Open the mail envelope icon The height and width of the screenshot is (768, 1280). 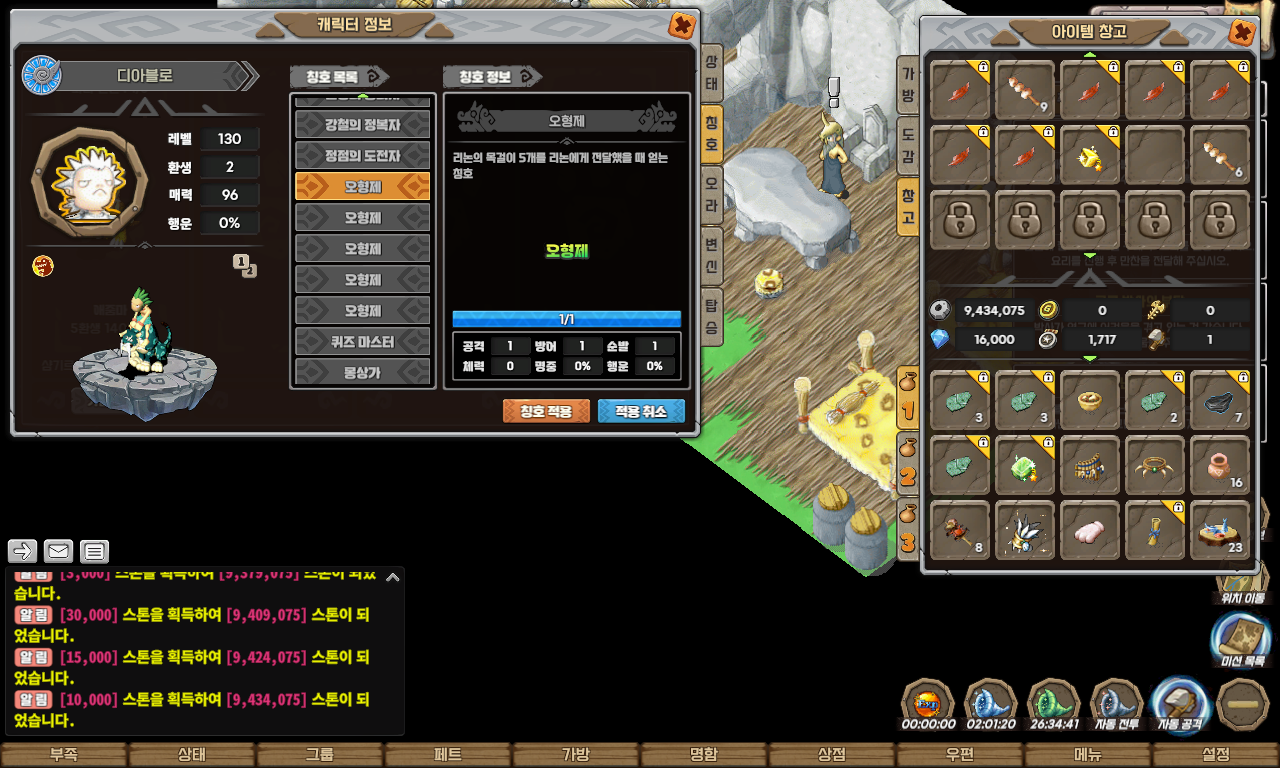59,551
